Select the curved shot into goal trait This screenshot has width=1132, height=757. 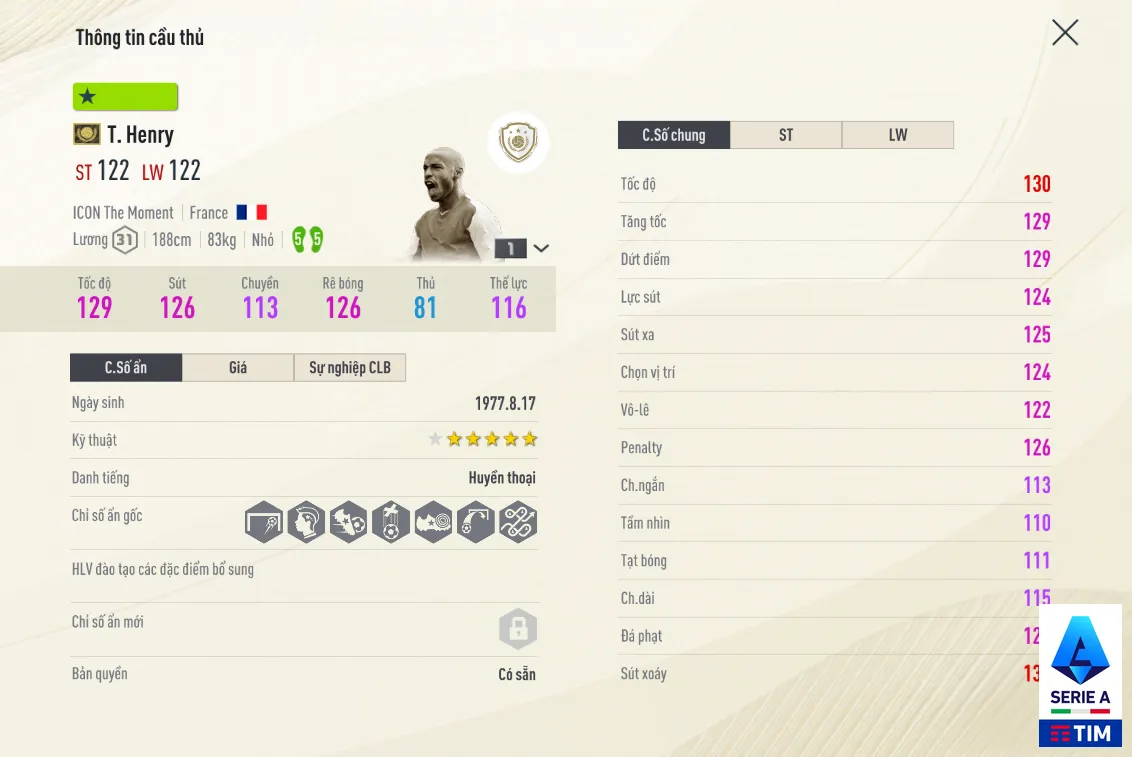476,522
